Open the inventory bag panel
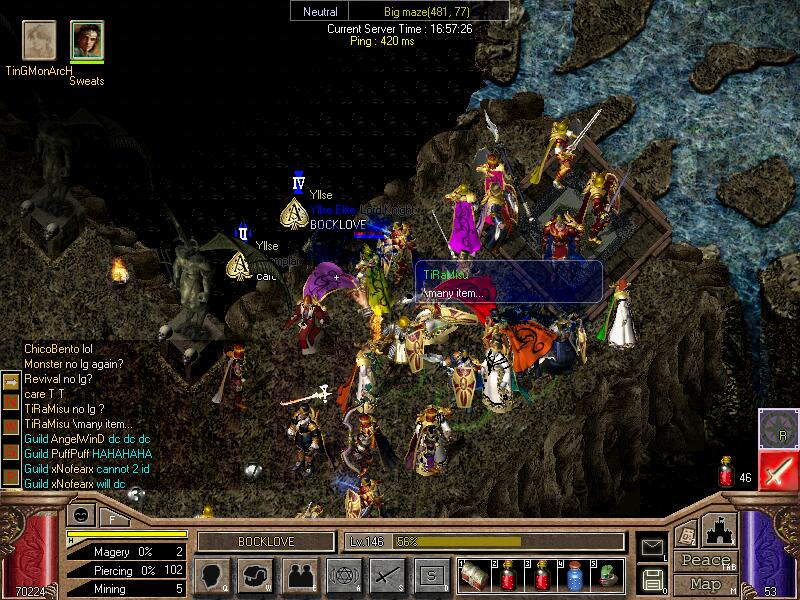Screen dimensions: 800x600 pyautogui.click(x=255, y=576)
